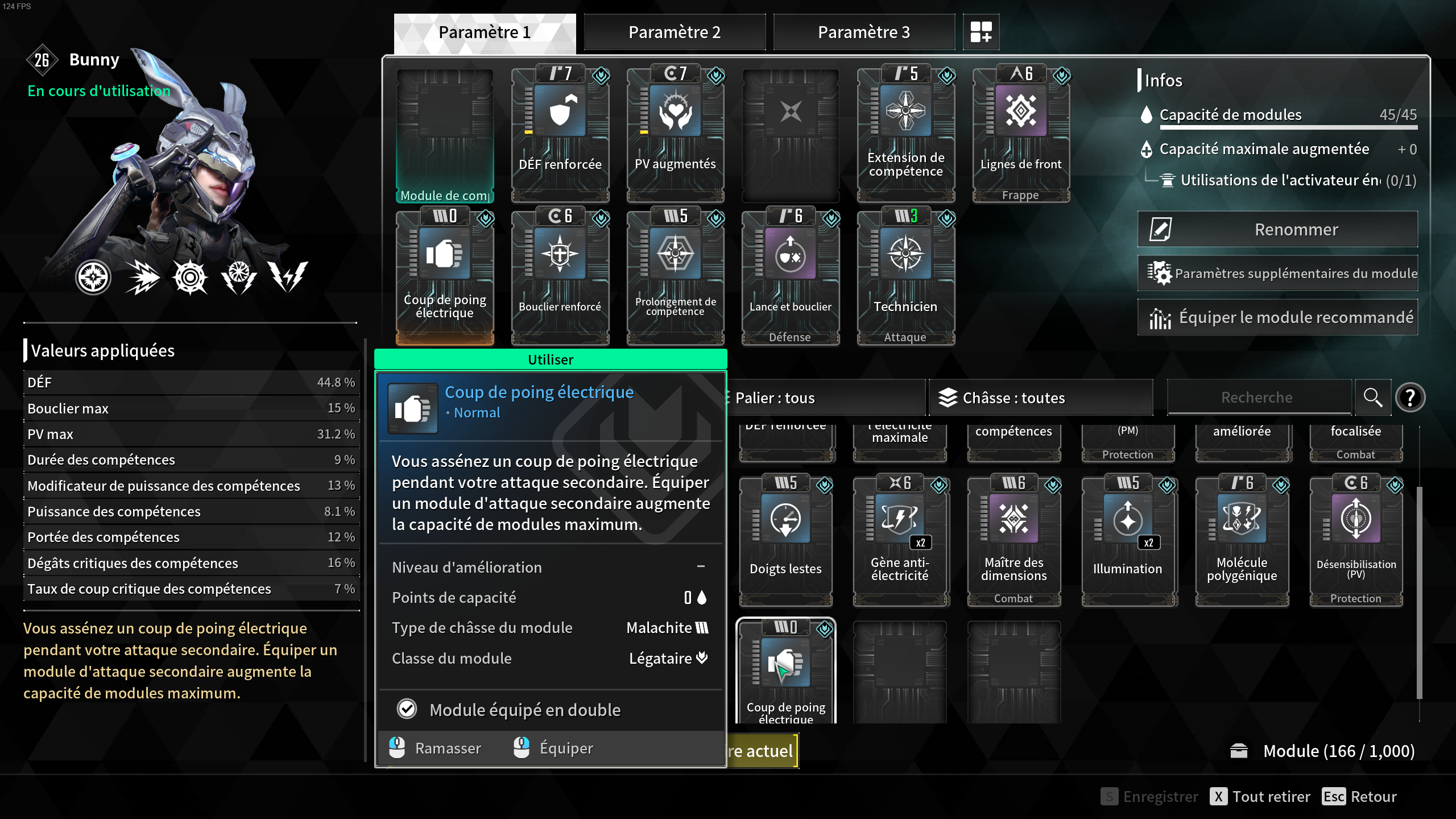
Task: Select the Technicien module in the Attaque slot
Action: point(904,273)
